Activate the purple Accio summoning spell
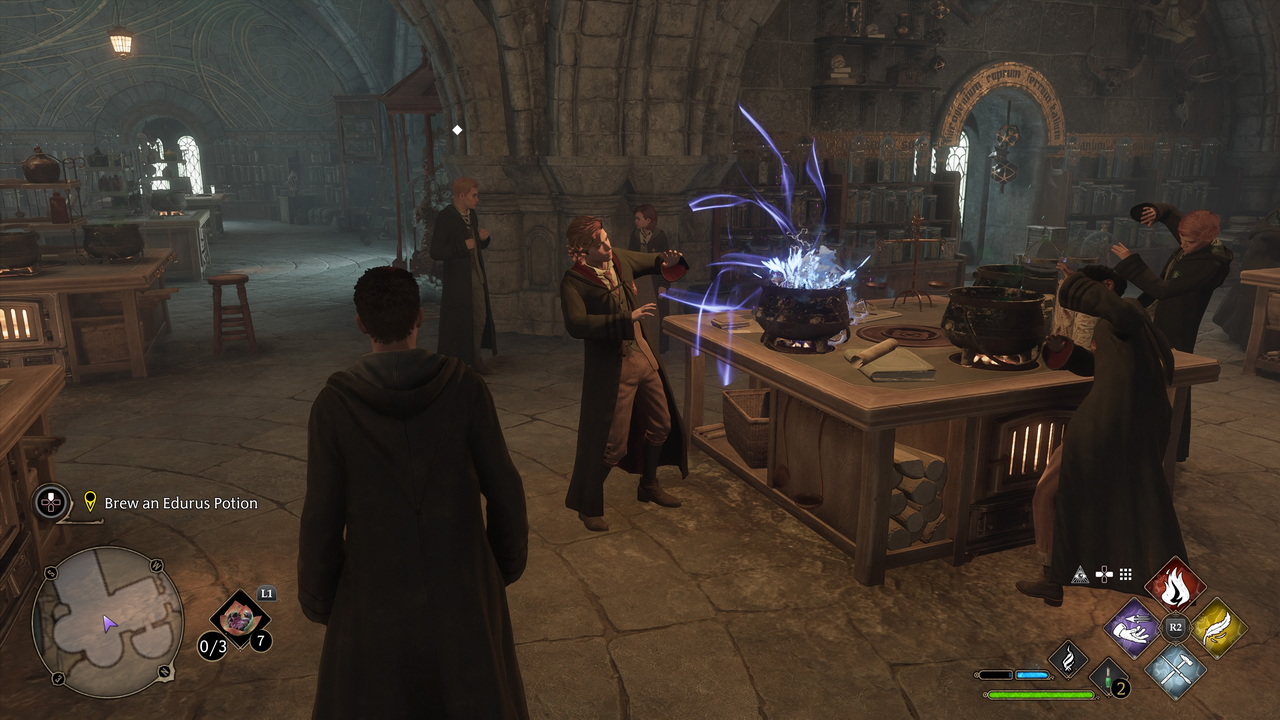The width and height of the screenshot is (1280, 720). pos(1132,628)
